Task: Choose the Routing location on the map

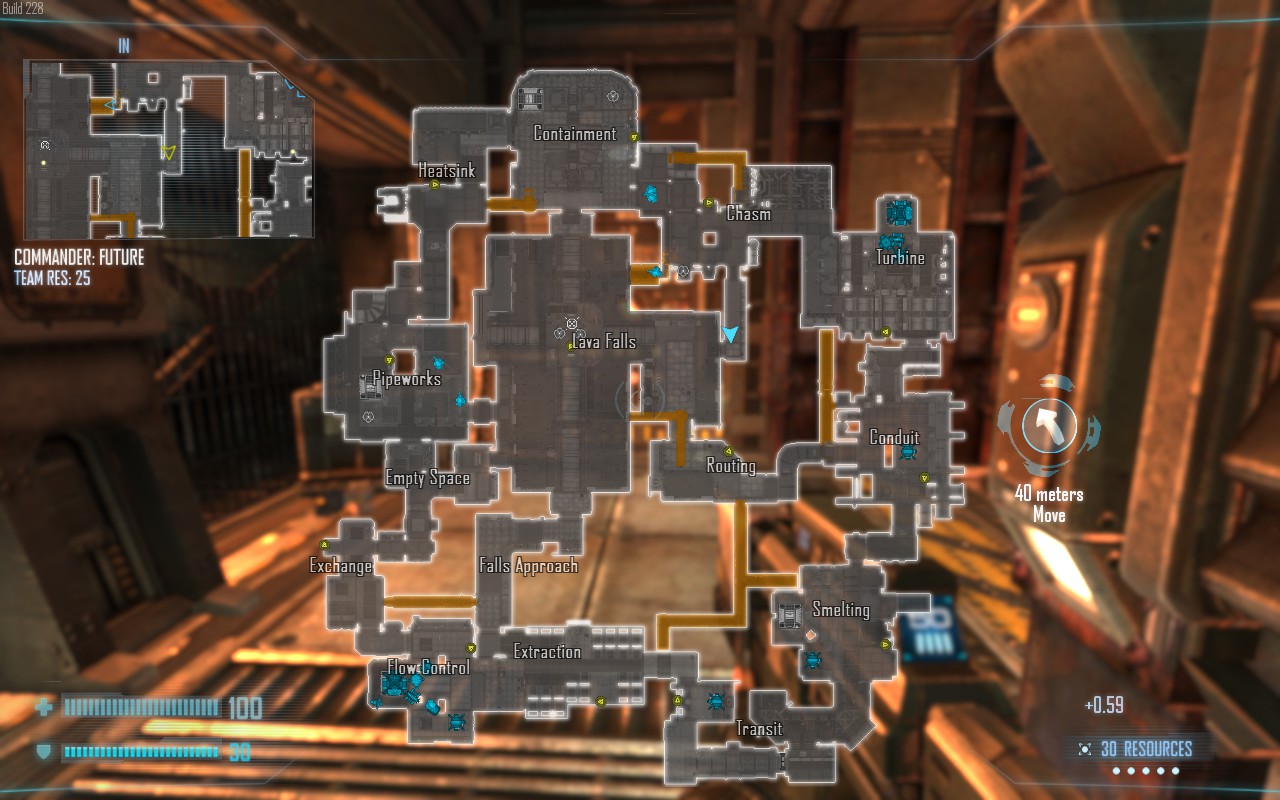Action: [731, 466]
